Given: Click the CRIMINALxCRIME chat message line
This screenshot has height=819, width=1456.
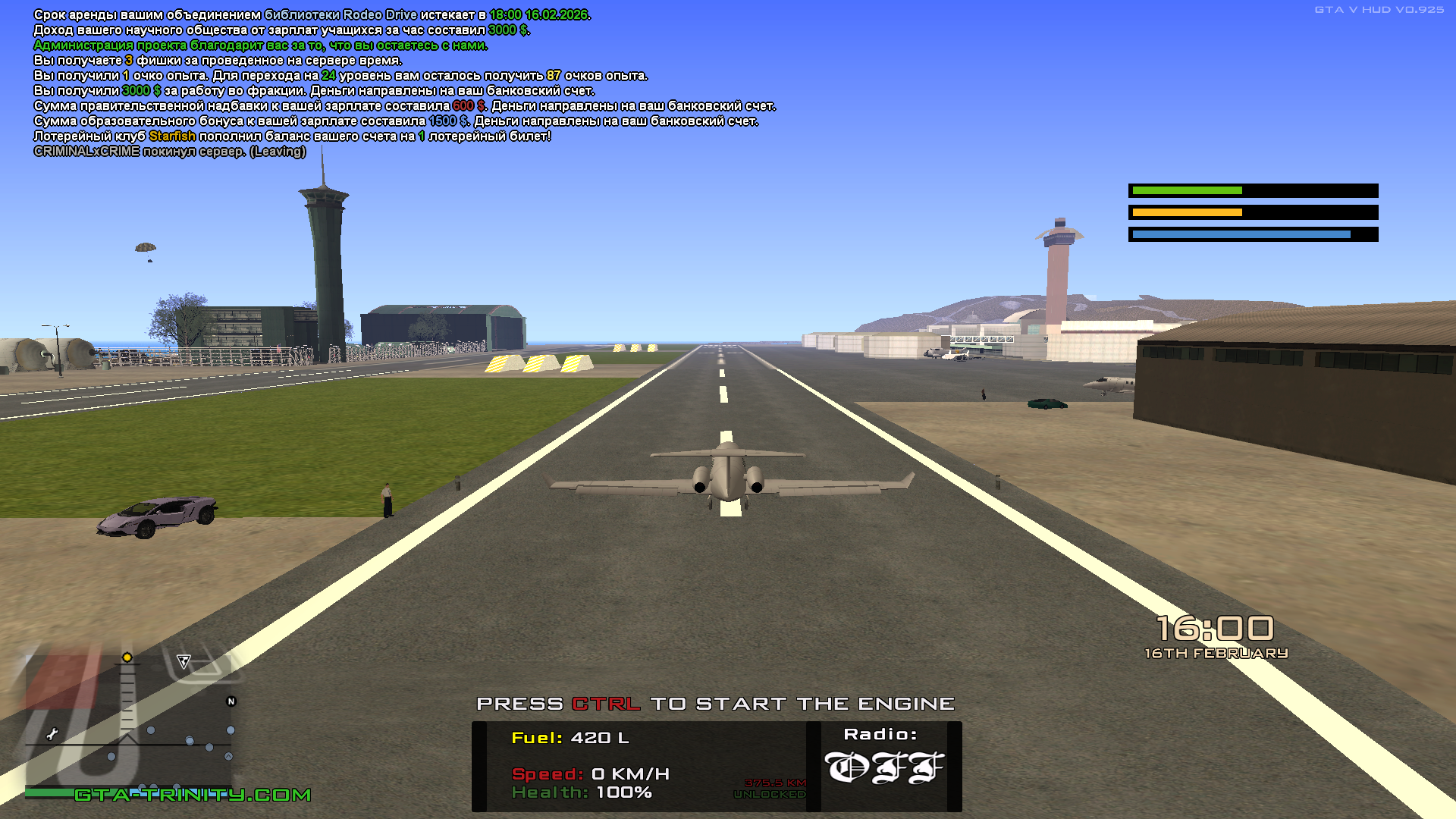Looking at the screenshot, I should 170,152.
